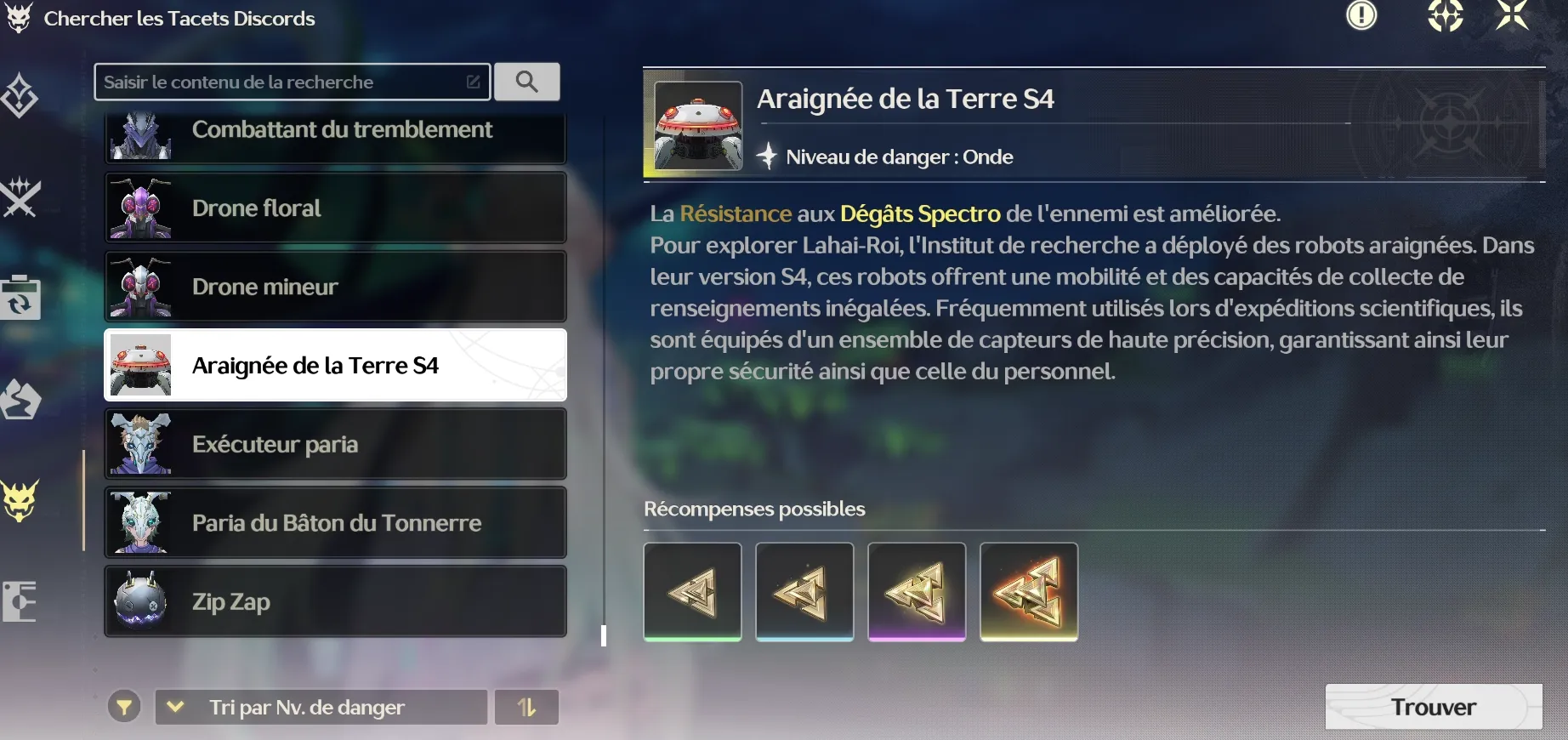View the blue-rarity reward item
This screenshot has width=1568, height=740.
tap(804, 592)
